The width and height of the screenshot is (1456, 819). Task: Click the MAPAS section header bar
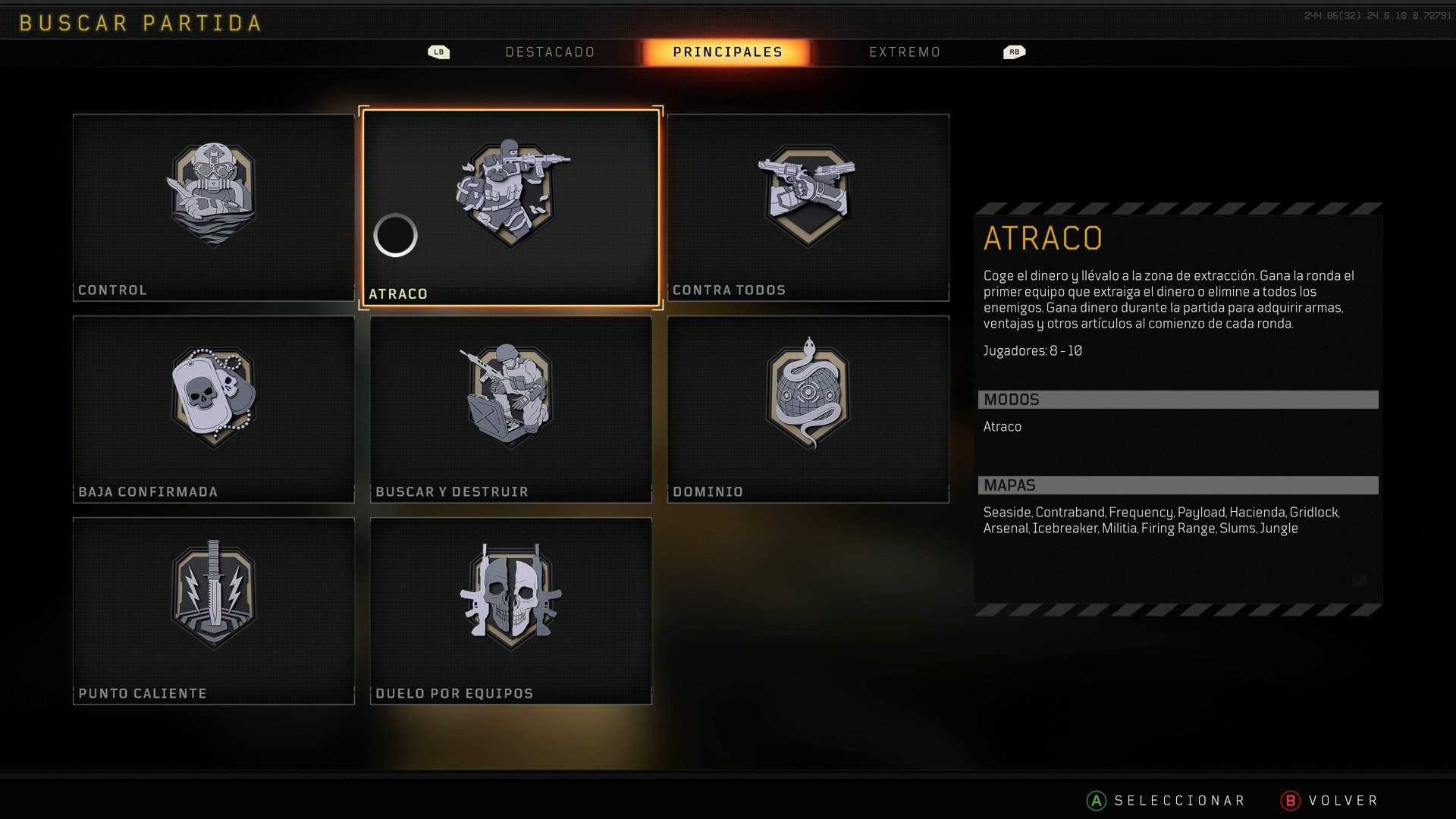[1177, 485]
